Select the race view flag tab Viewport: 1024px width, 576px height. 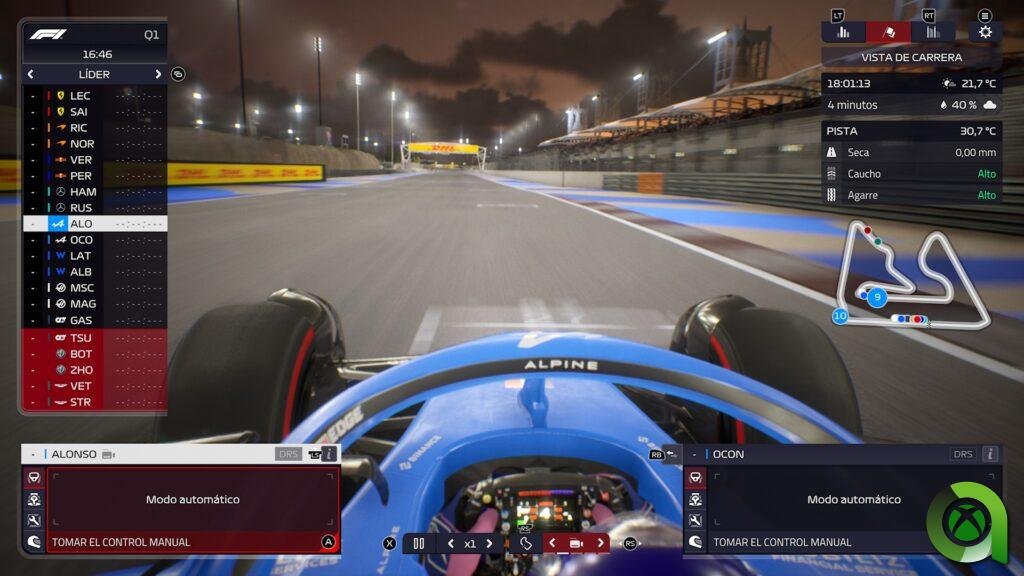point(889,32)
